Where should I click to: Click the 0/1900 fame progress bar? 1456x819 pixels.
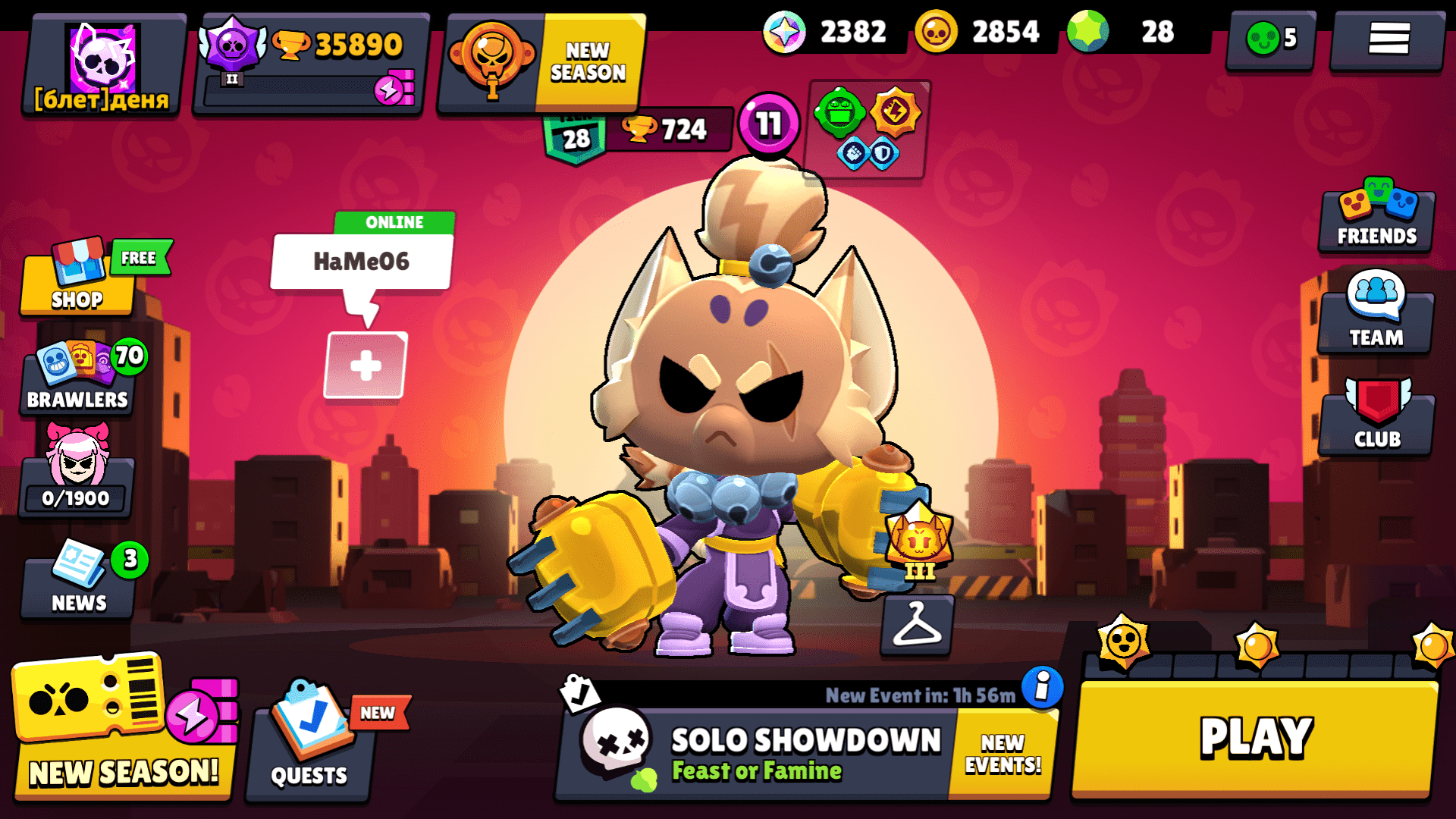(75, 497)
